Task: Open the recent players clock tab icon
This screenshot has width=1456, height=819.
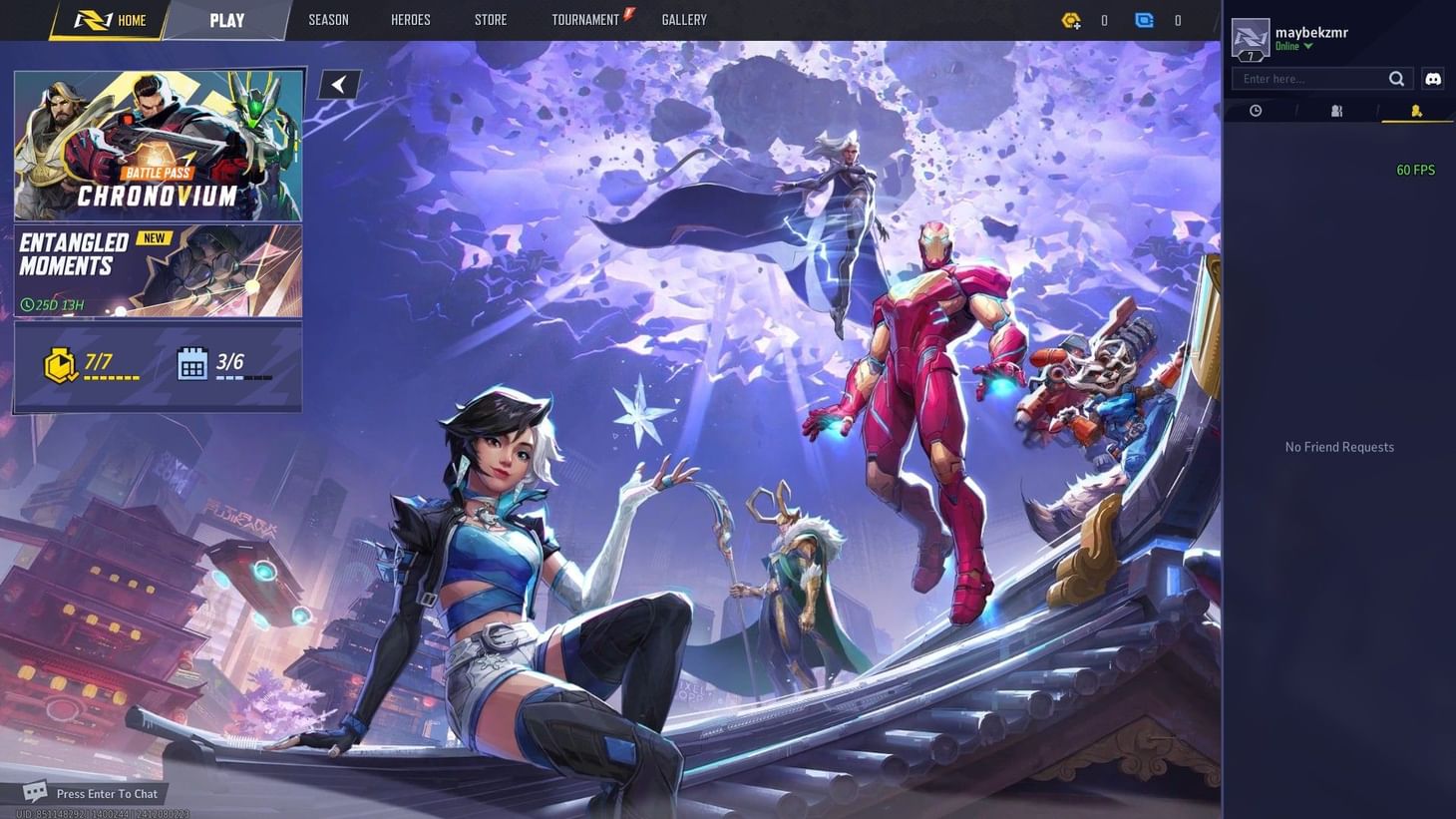Action: pyautogui.click(x=1256, y=111)
